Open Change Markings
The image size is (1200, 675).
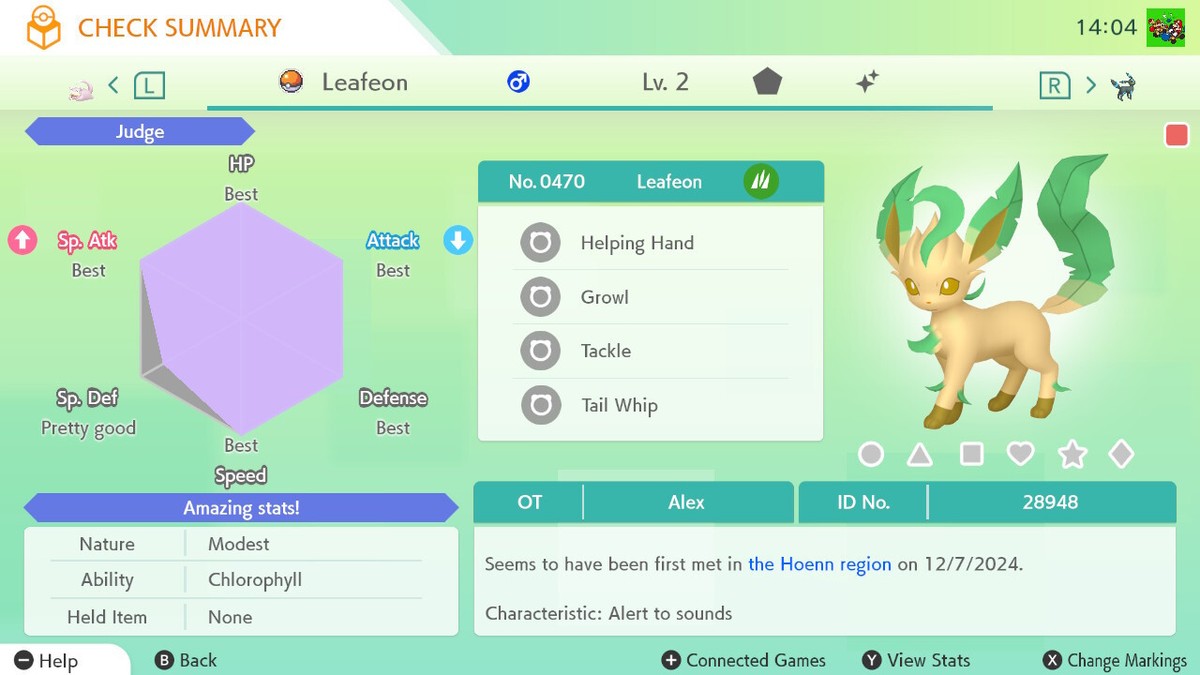coord(1114,660)
